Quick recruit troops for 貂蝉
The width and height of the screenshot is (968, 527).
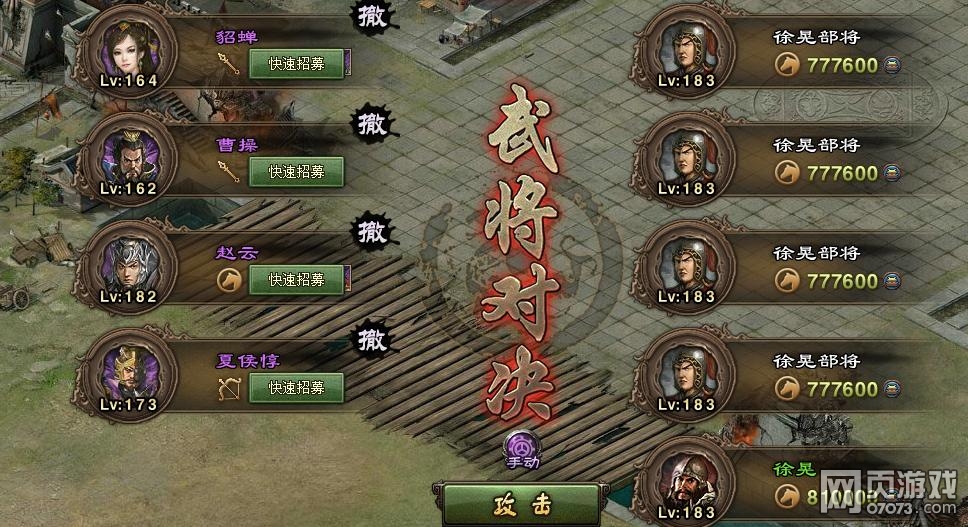pos(296,64)
